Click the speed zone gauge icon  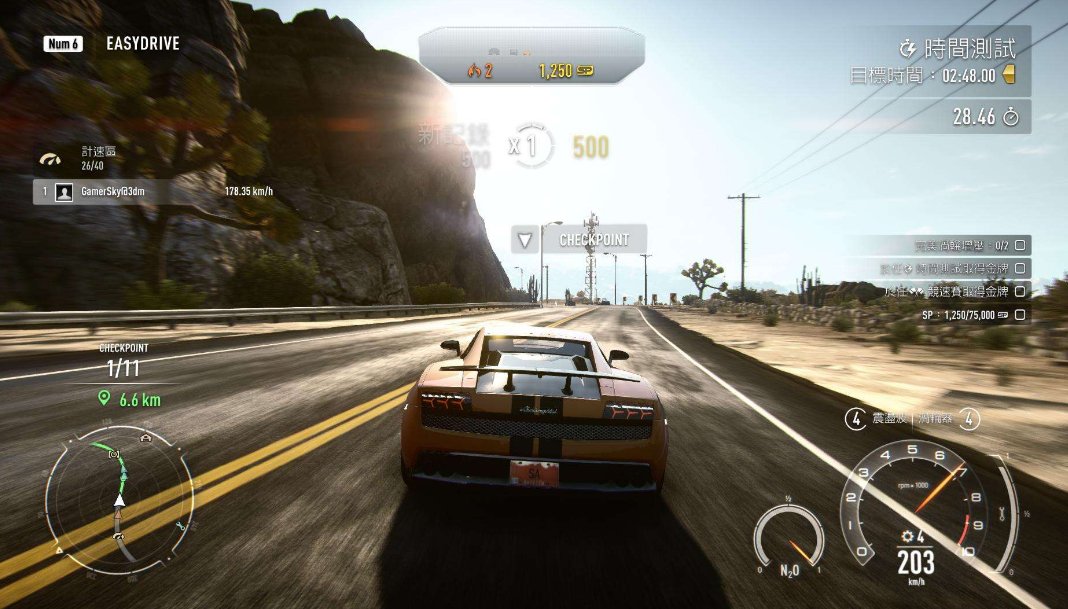pyautogui.click(x=50, y=158)
